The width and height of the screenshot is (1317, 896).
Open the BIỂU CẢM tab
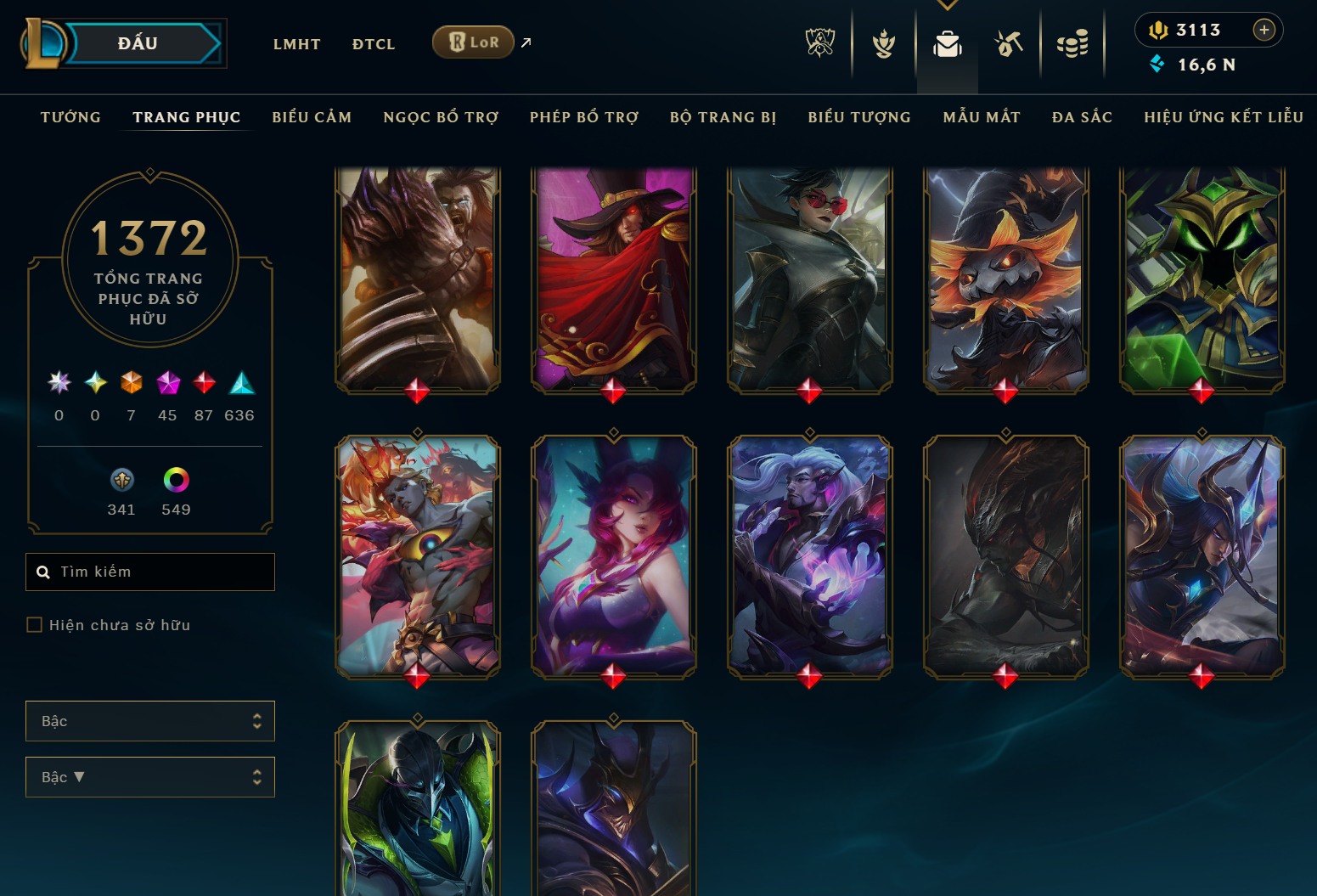pos(312,117)
